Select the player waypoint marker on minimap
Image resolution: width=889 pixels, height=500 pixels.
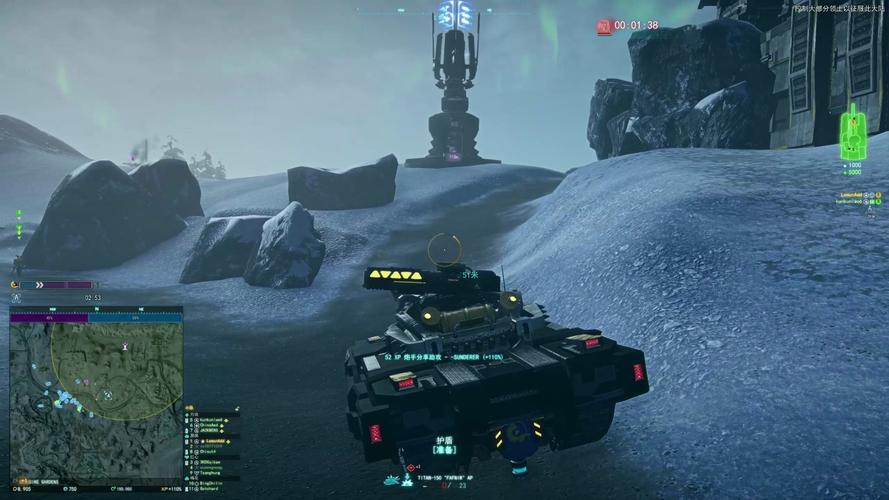[107, 395]
